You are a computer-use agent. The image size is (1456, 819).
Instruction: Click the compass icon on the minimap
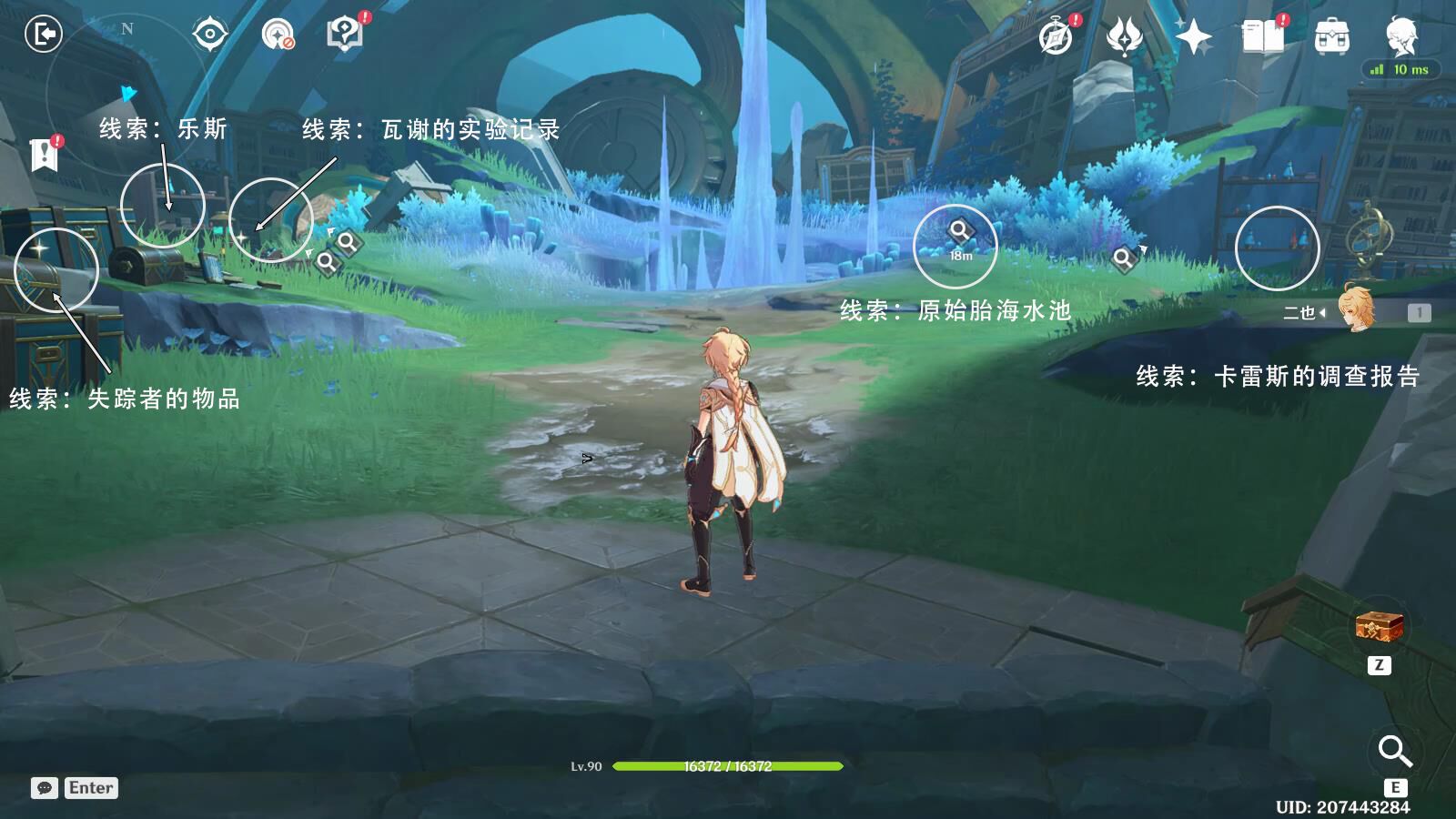208,33
